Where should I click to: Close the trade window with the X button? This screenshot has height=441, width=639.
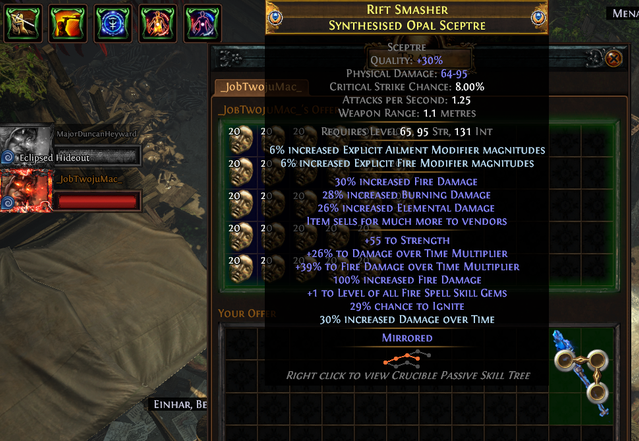614,59
